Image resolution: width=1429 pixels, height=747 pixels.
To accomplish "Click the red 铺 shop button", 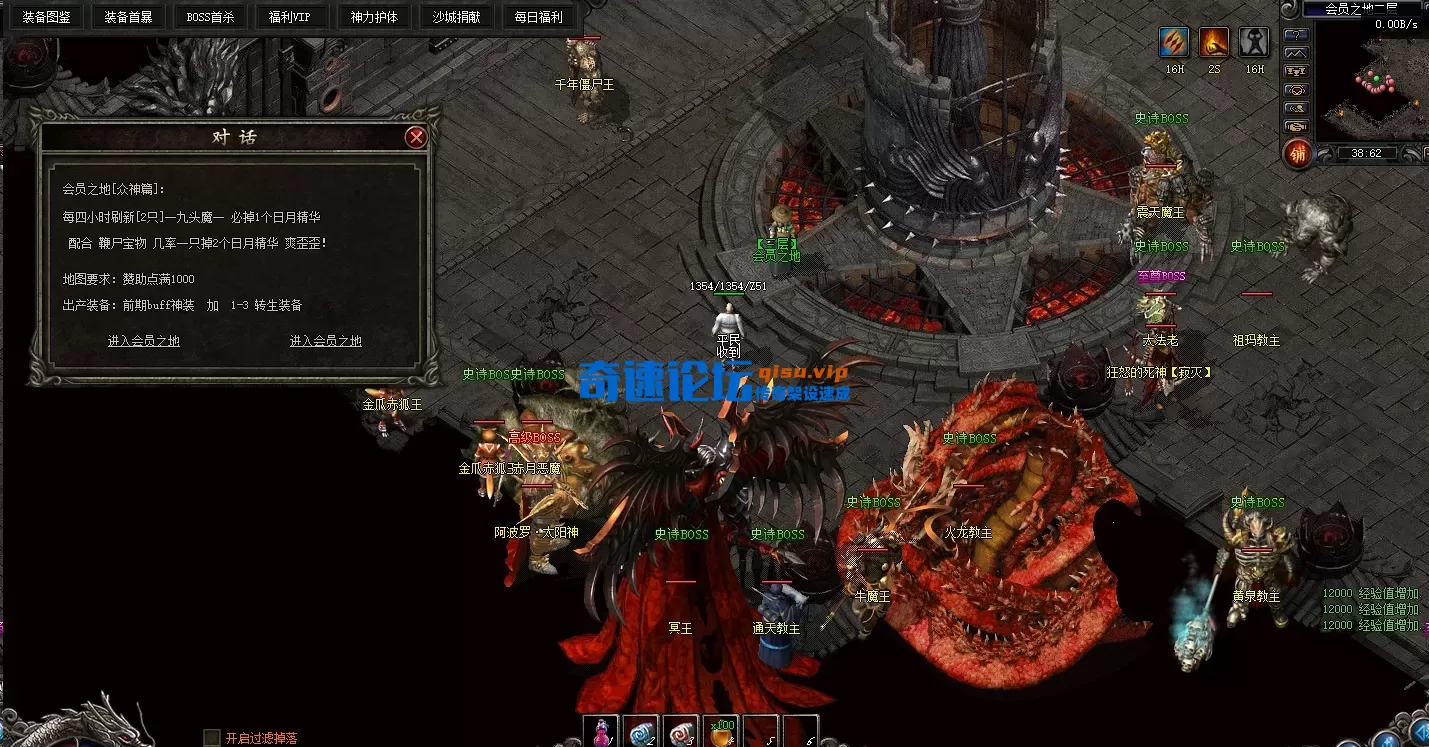I will [1297, 153].
